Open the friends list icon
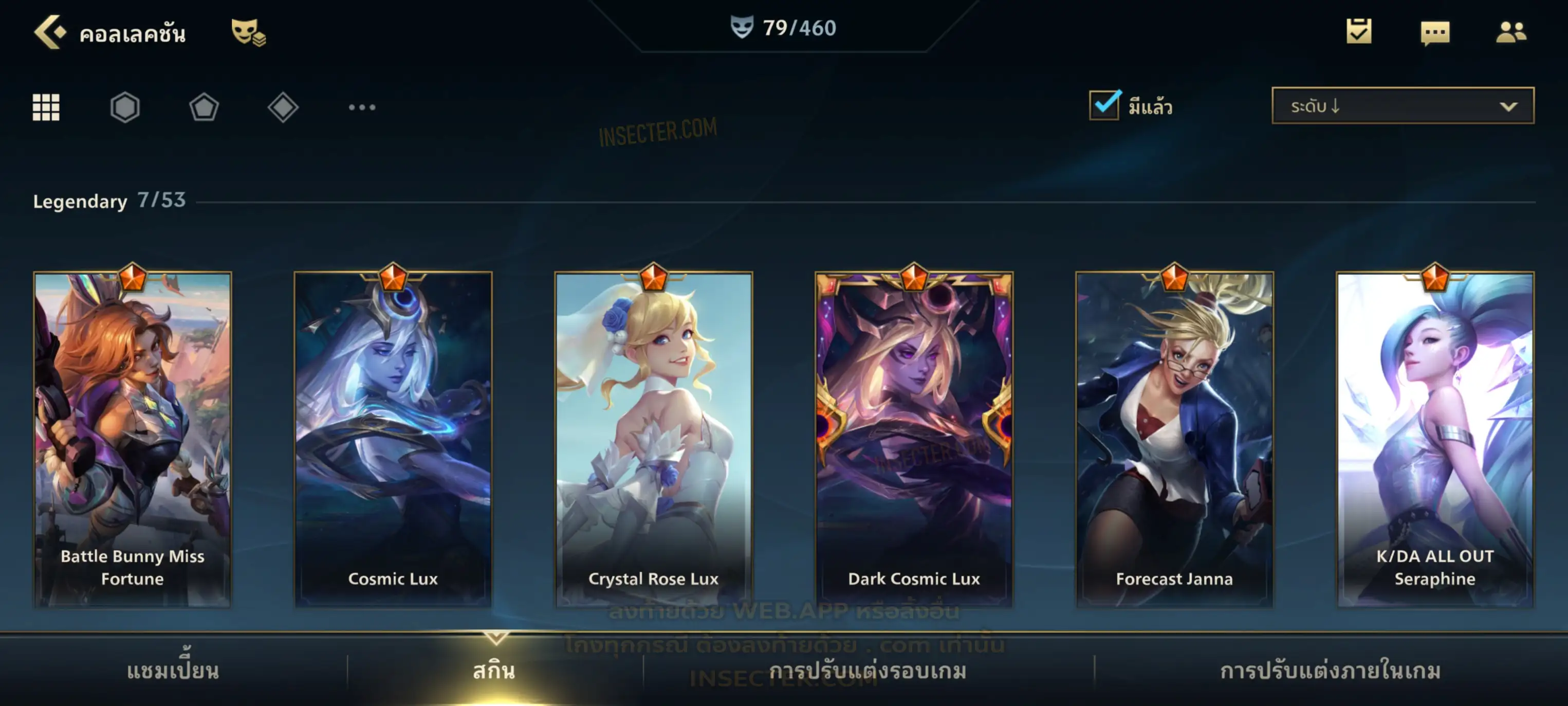The image size is (1568, 706). (1511, 32)
